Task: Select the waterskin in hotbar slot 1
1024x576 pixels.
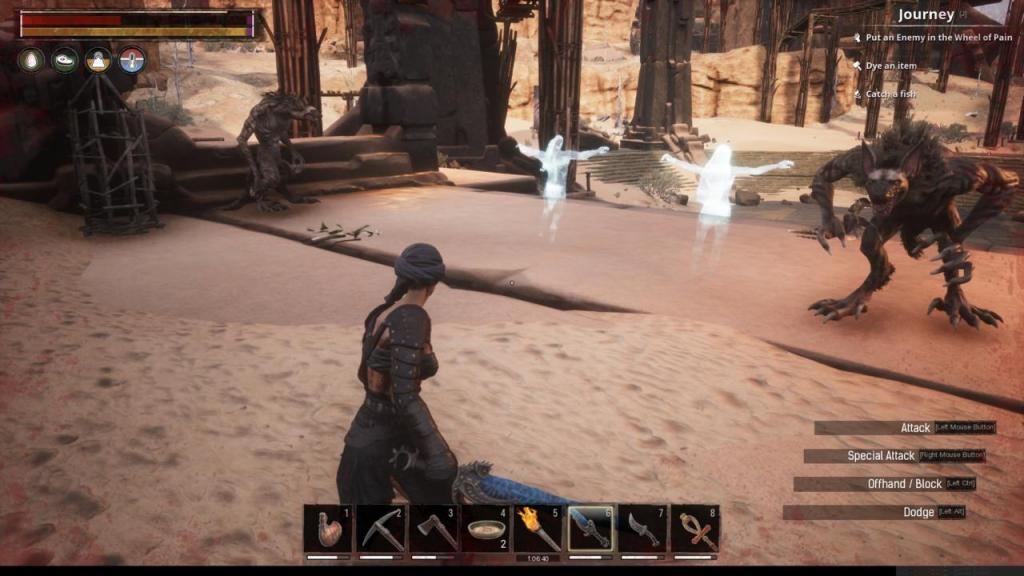Action: point(328,529)
